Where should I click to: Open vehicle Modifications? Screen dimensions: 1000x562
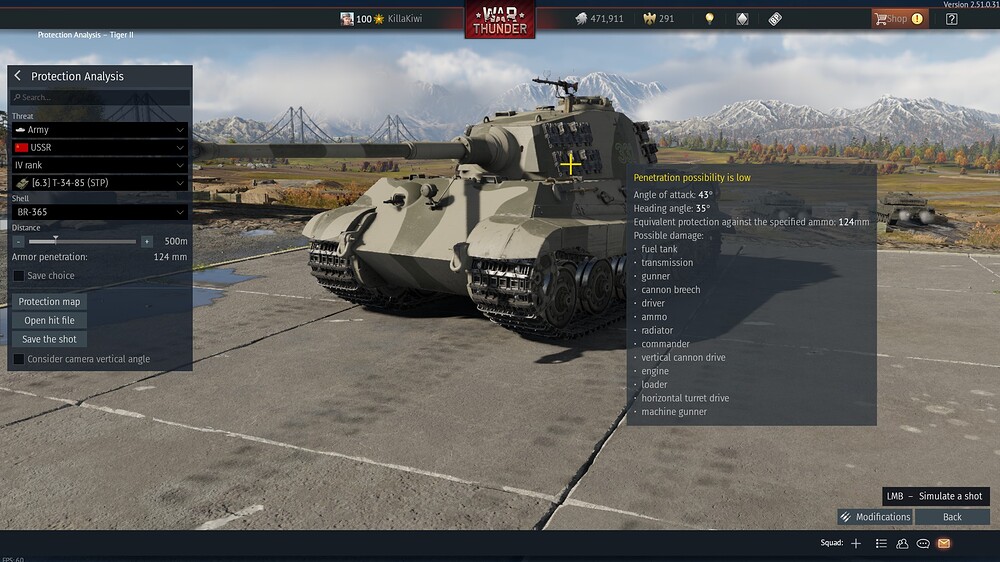(875, 517)
